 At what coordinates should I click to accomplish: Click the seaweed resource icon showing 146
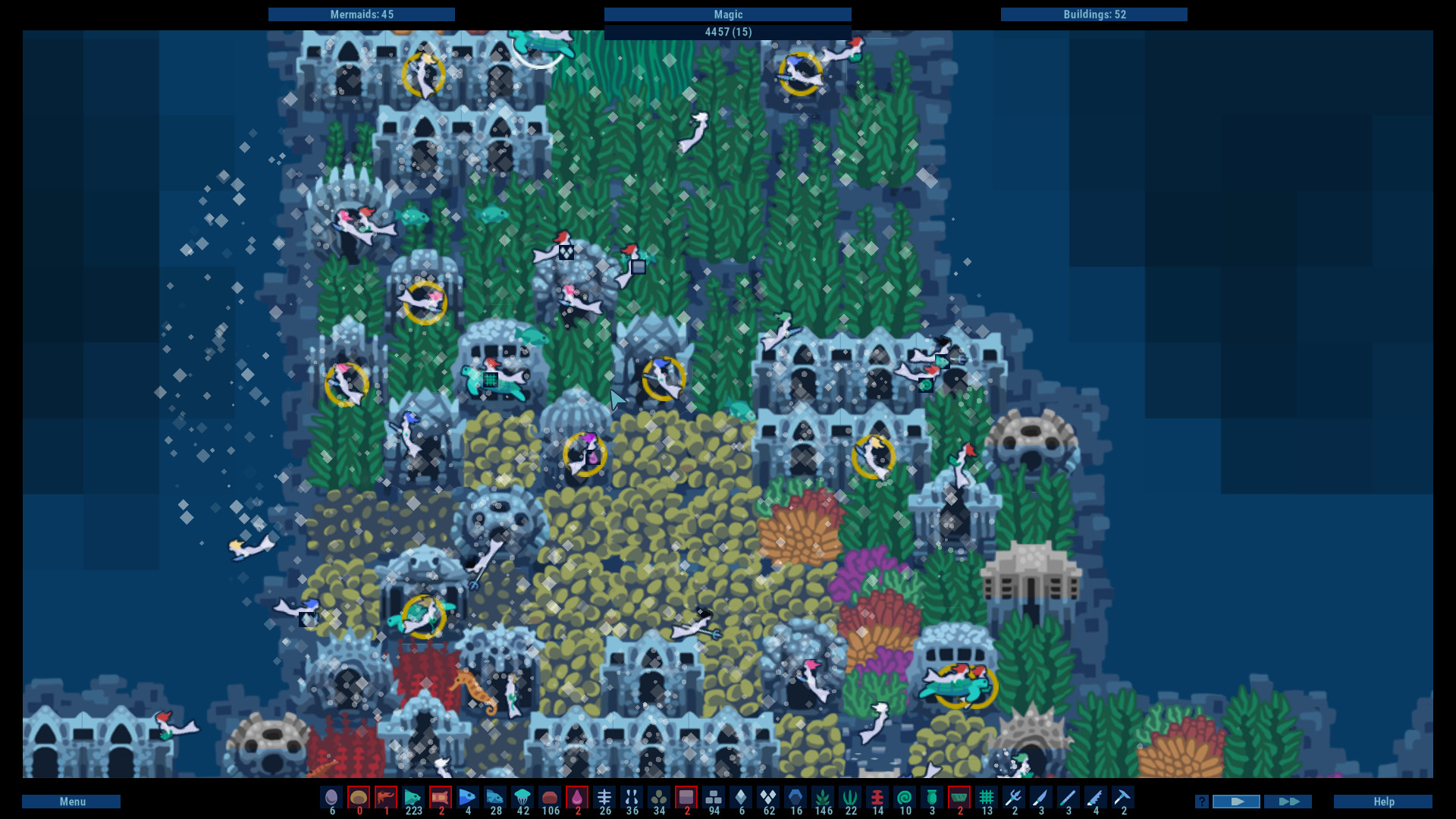click(x=823, y=798)
